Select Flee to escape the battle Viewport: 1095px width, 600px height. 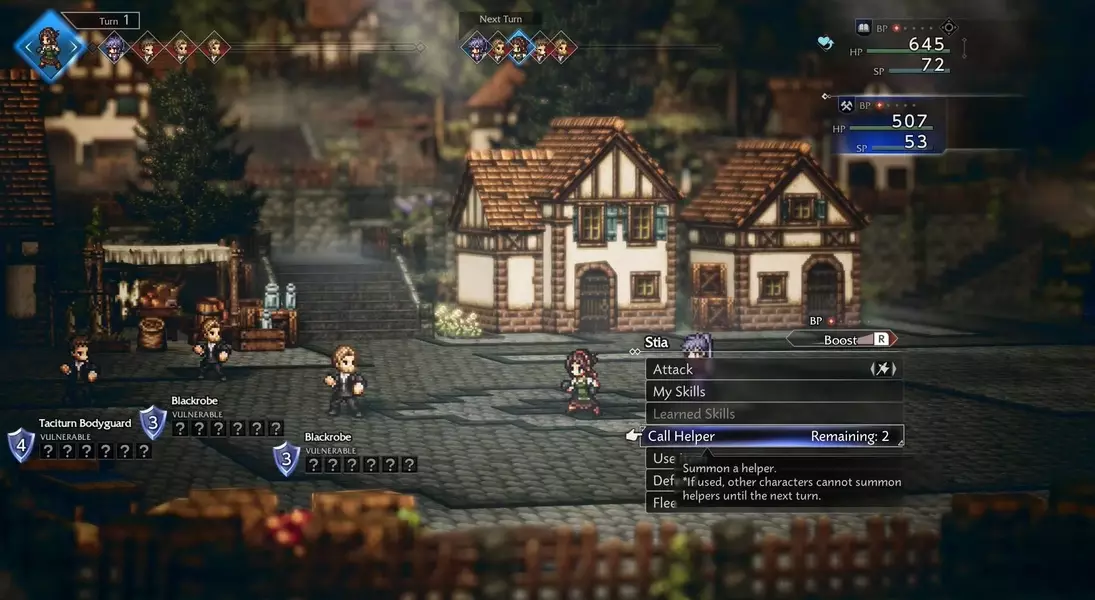click(662, 503)
